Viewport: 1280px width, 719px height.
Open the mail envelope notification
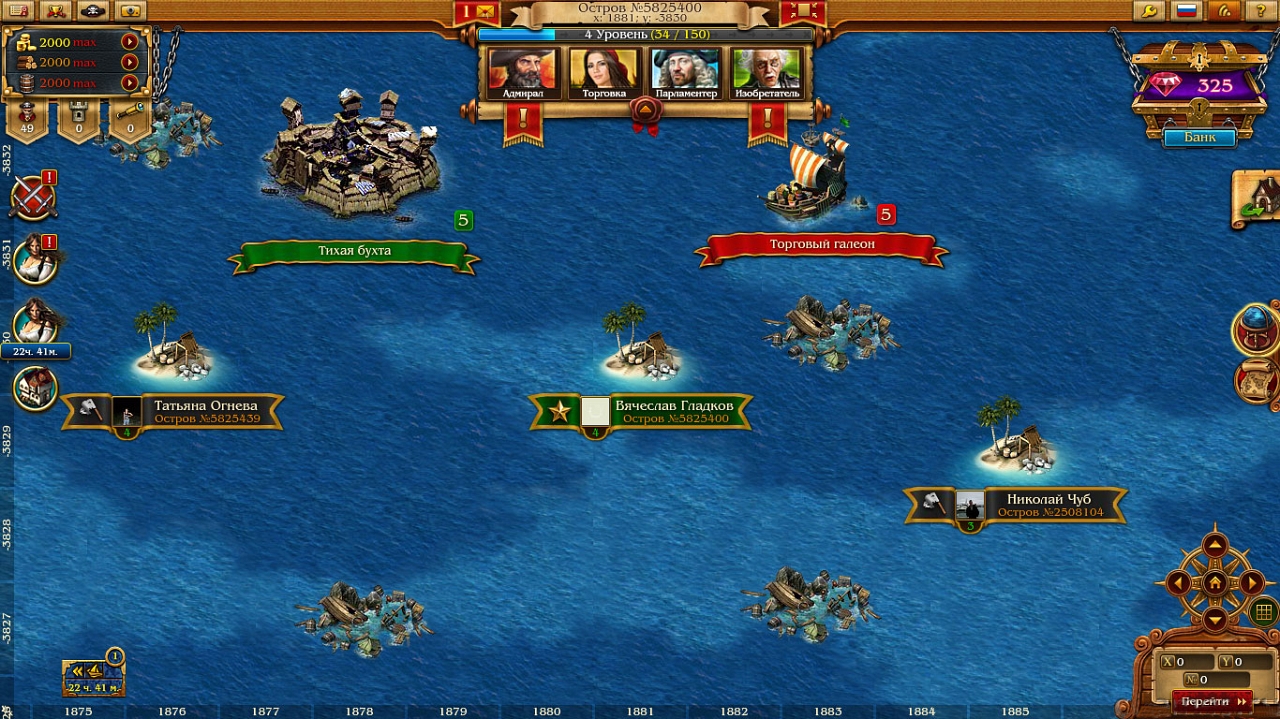485,12
